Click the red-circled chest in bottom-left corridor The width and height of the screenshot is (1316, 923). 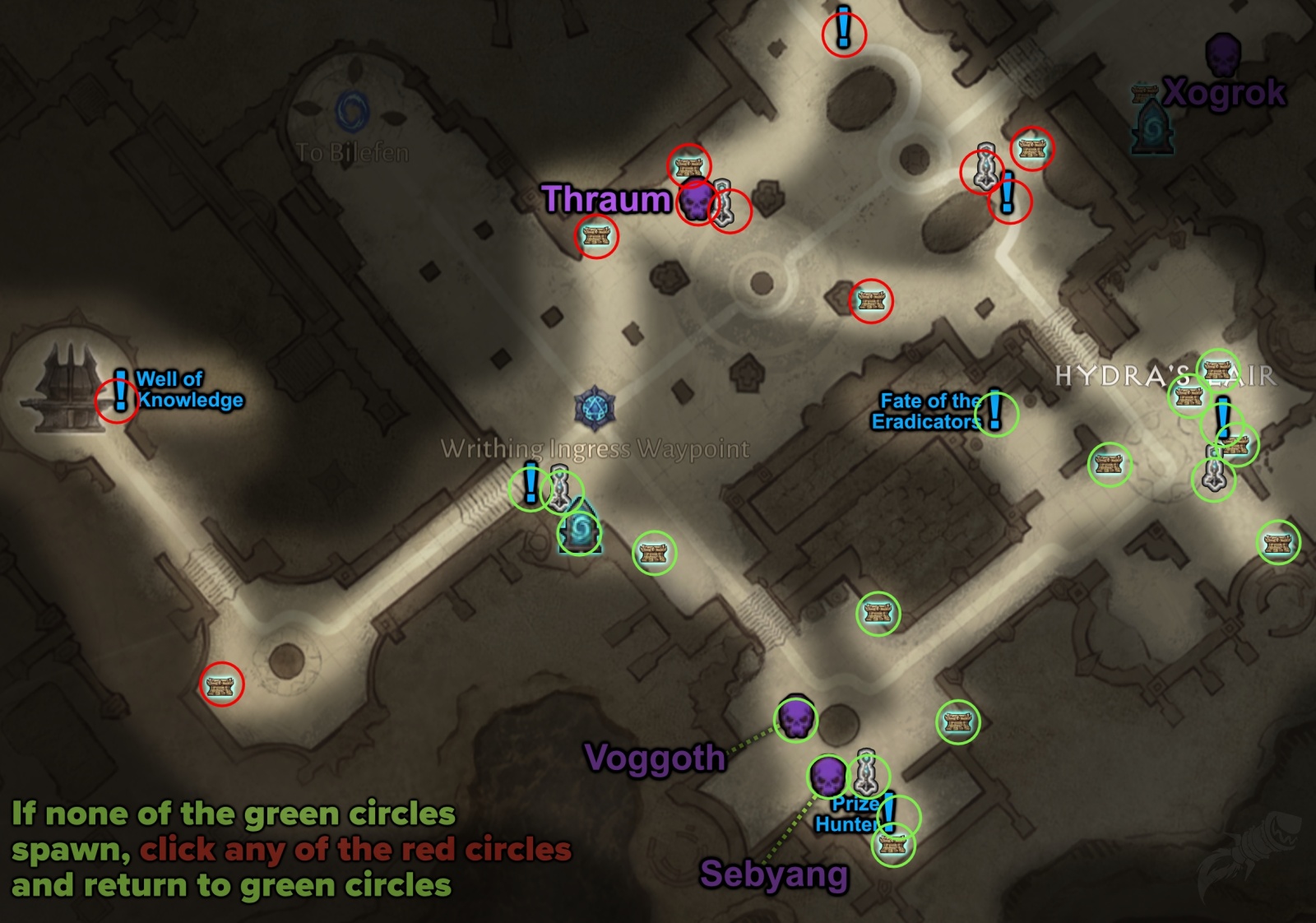(219, 685)
